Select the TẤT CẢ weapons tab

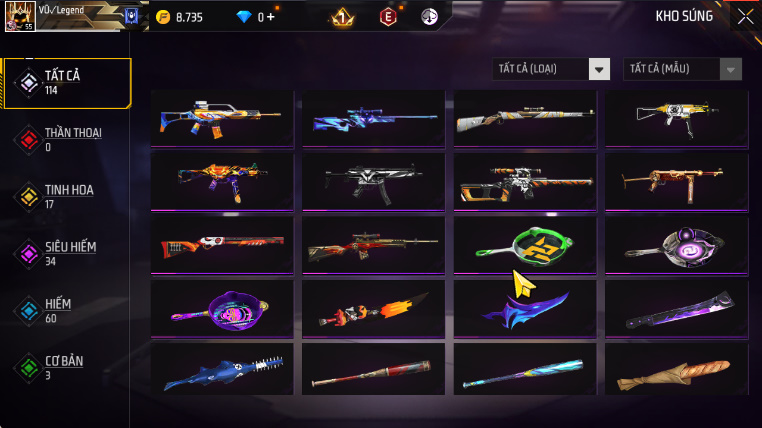(68, 83)
